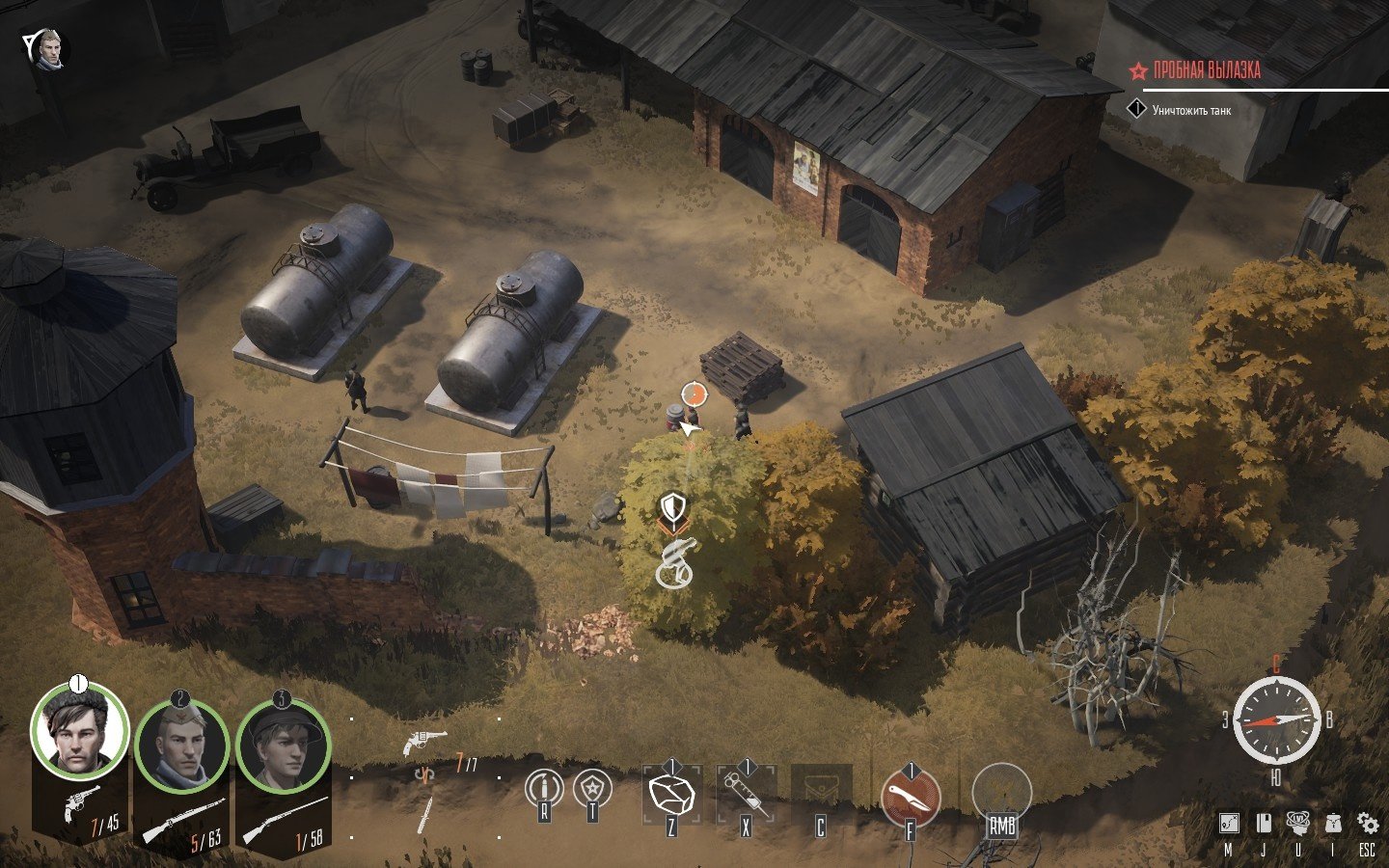This screenshot has height=868, width=1389.
Task: Open the journal book icon
Action: [x=1263, y=823]
